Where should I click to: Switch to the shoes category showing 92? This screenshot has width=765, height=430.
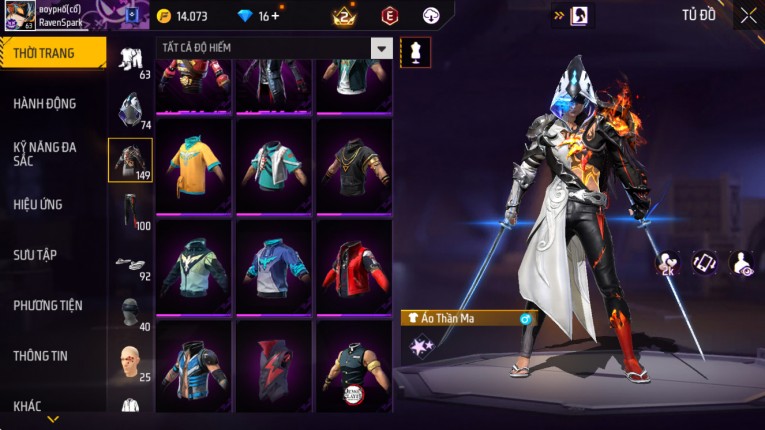point(130,263)
